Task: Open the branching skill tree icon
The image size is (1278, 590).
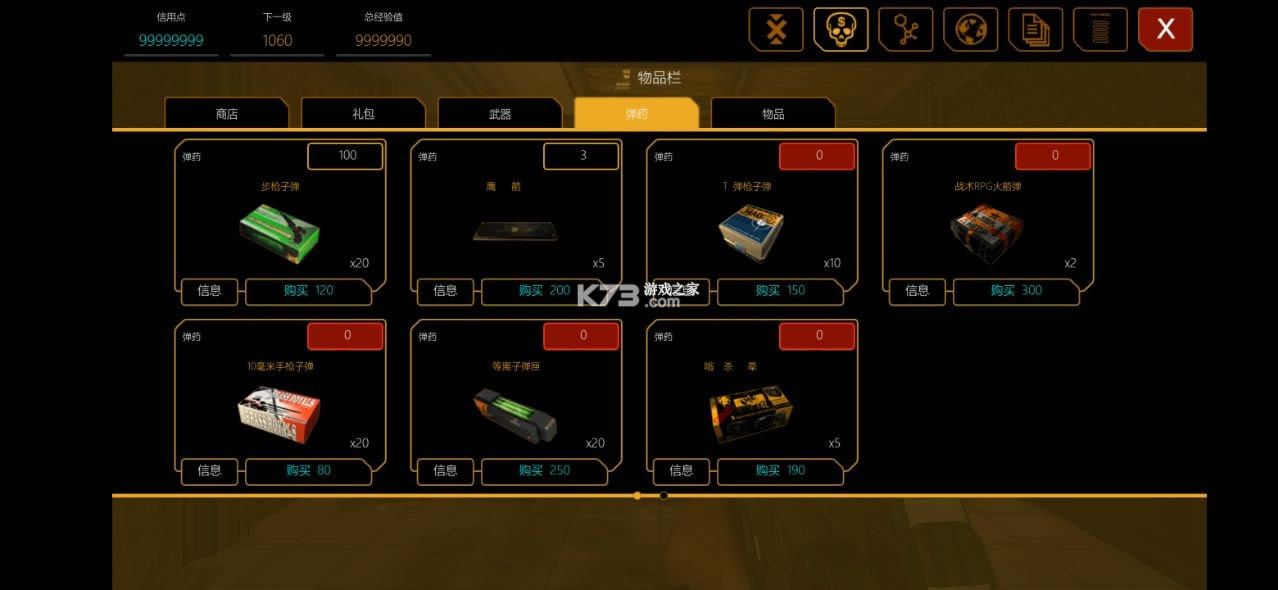Action: click(x=905, y=30)
